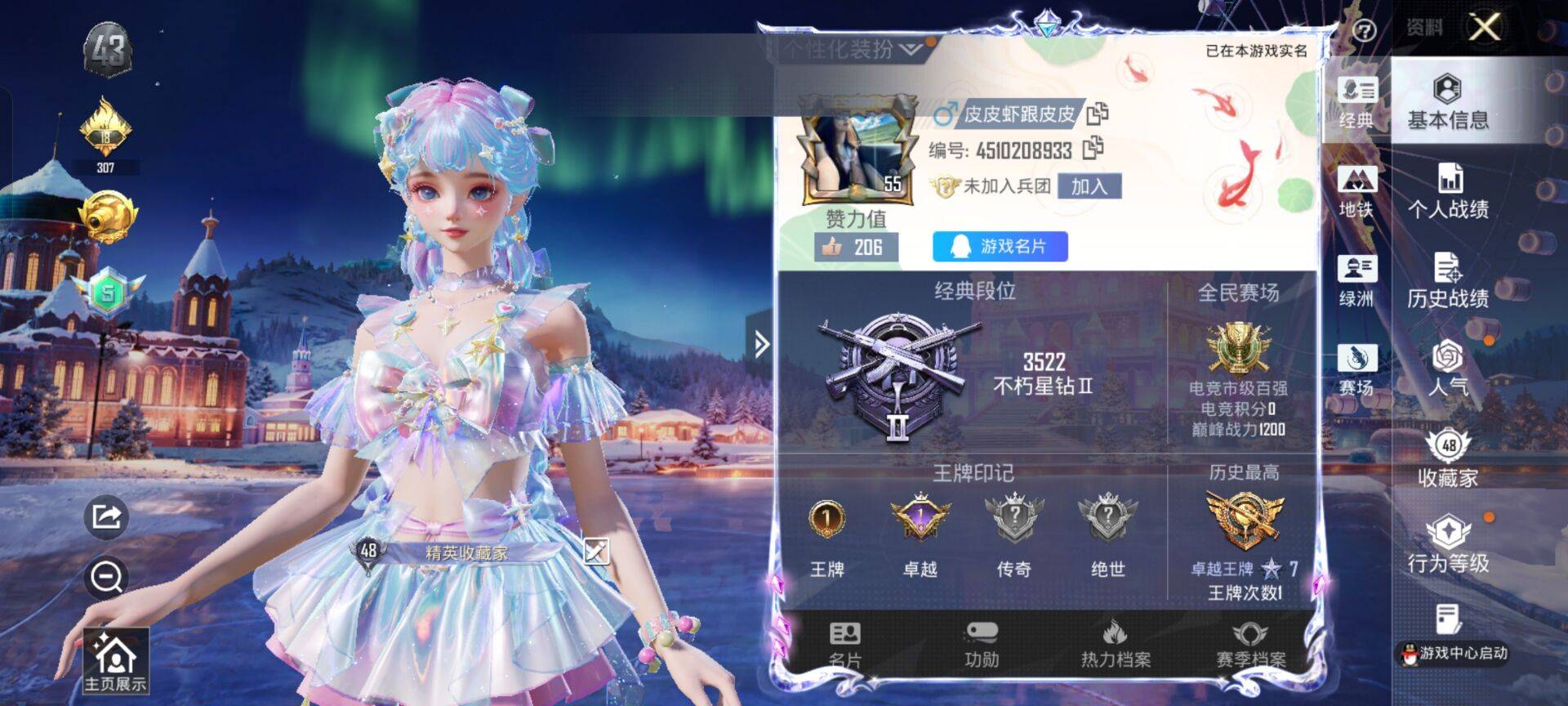Switch to the 地铁 metro mode tab
The height and width of the screenshot is (706, 1568).
(1356, 192)
